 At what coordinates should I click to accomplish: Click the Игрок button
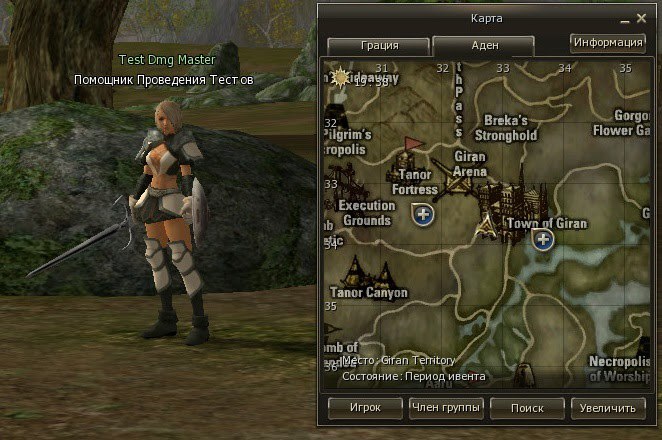pos(365,408)
